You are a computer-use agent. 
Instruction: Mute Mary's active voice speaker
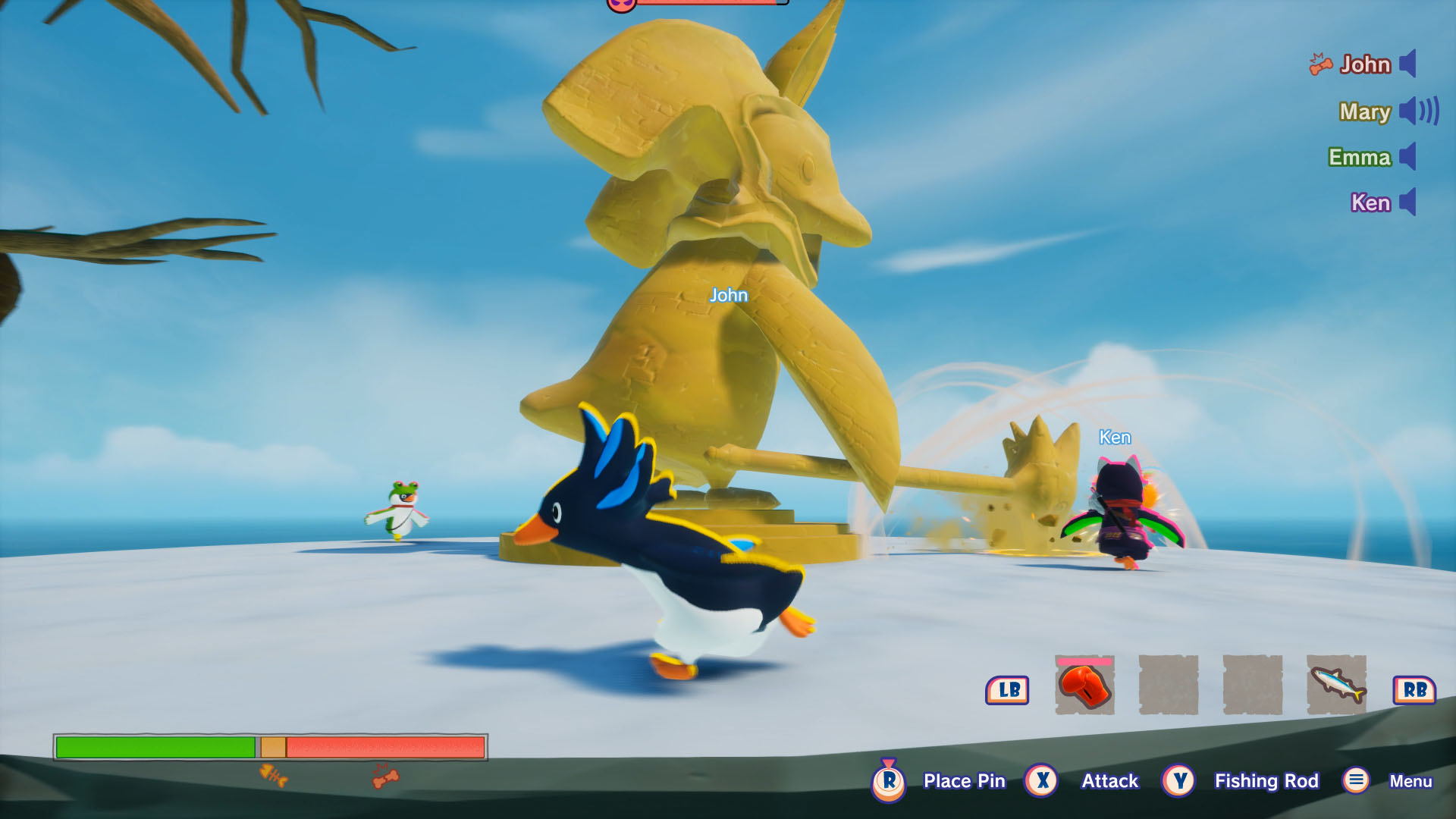pyautogui.click(x=1418, y=111)
